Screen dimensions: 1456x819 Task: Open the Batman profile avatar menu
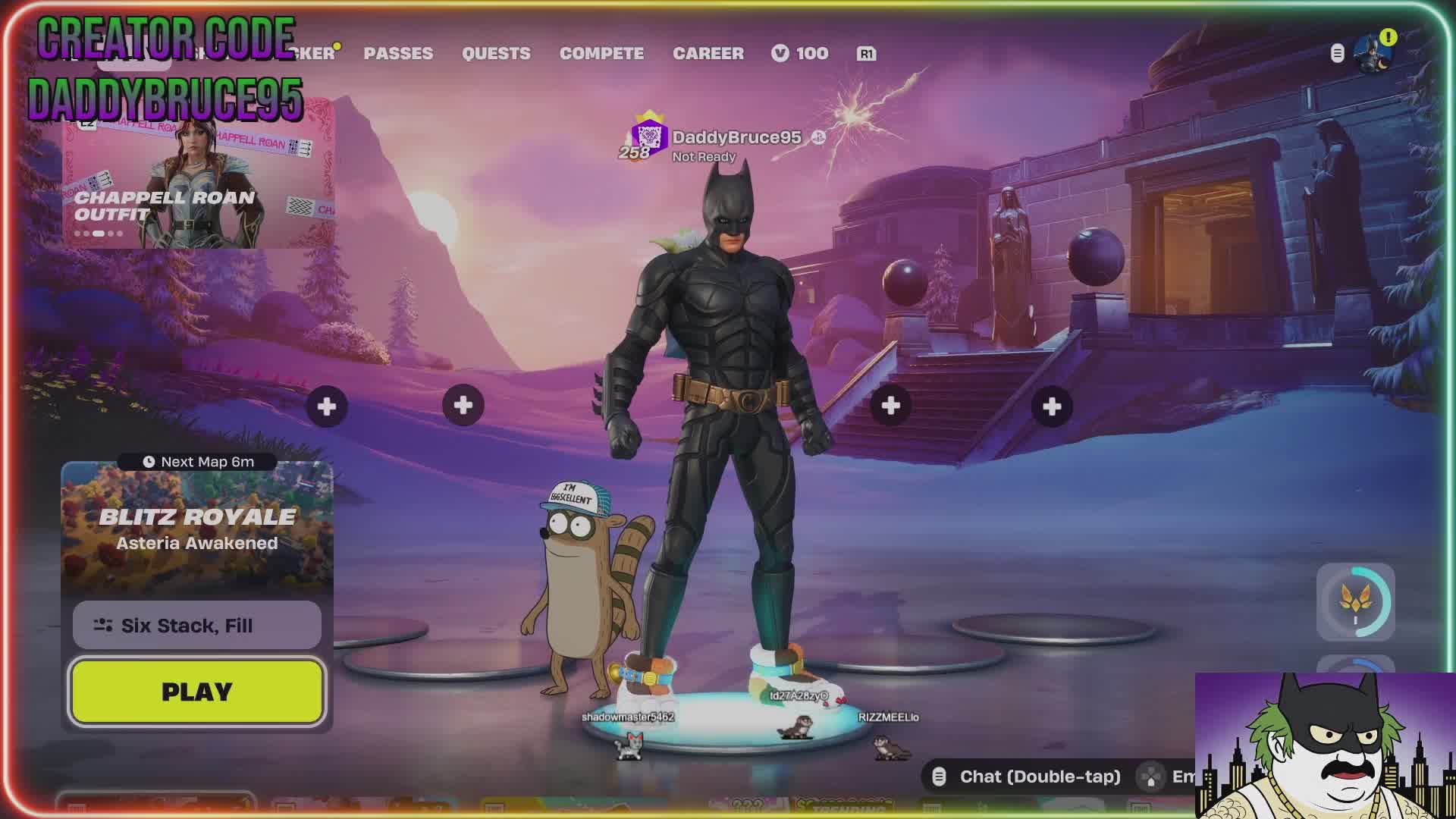point(1374,54)
